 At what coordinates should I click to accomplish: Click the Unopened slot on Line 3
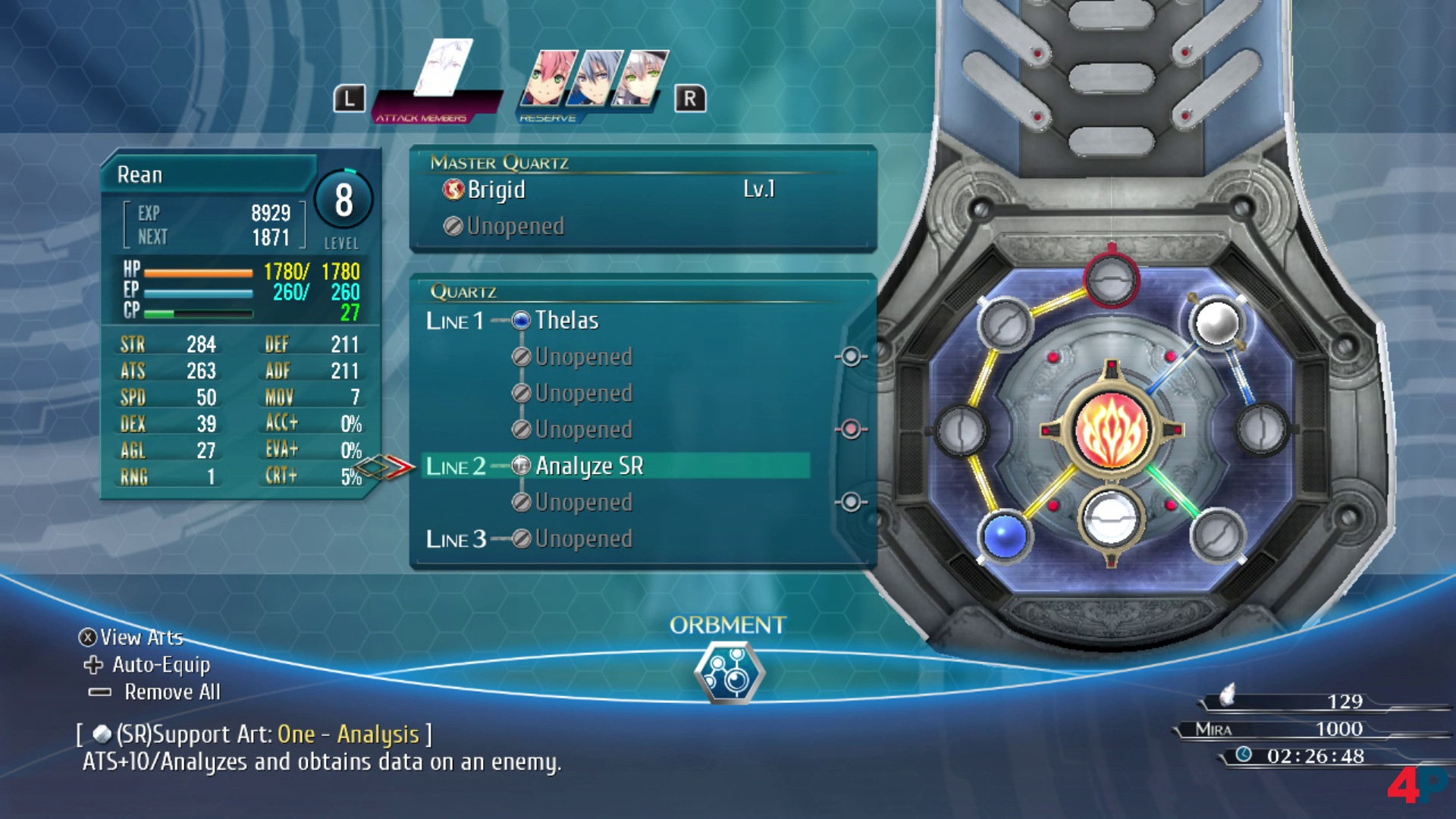coord(582,538)
